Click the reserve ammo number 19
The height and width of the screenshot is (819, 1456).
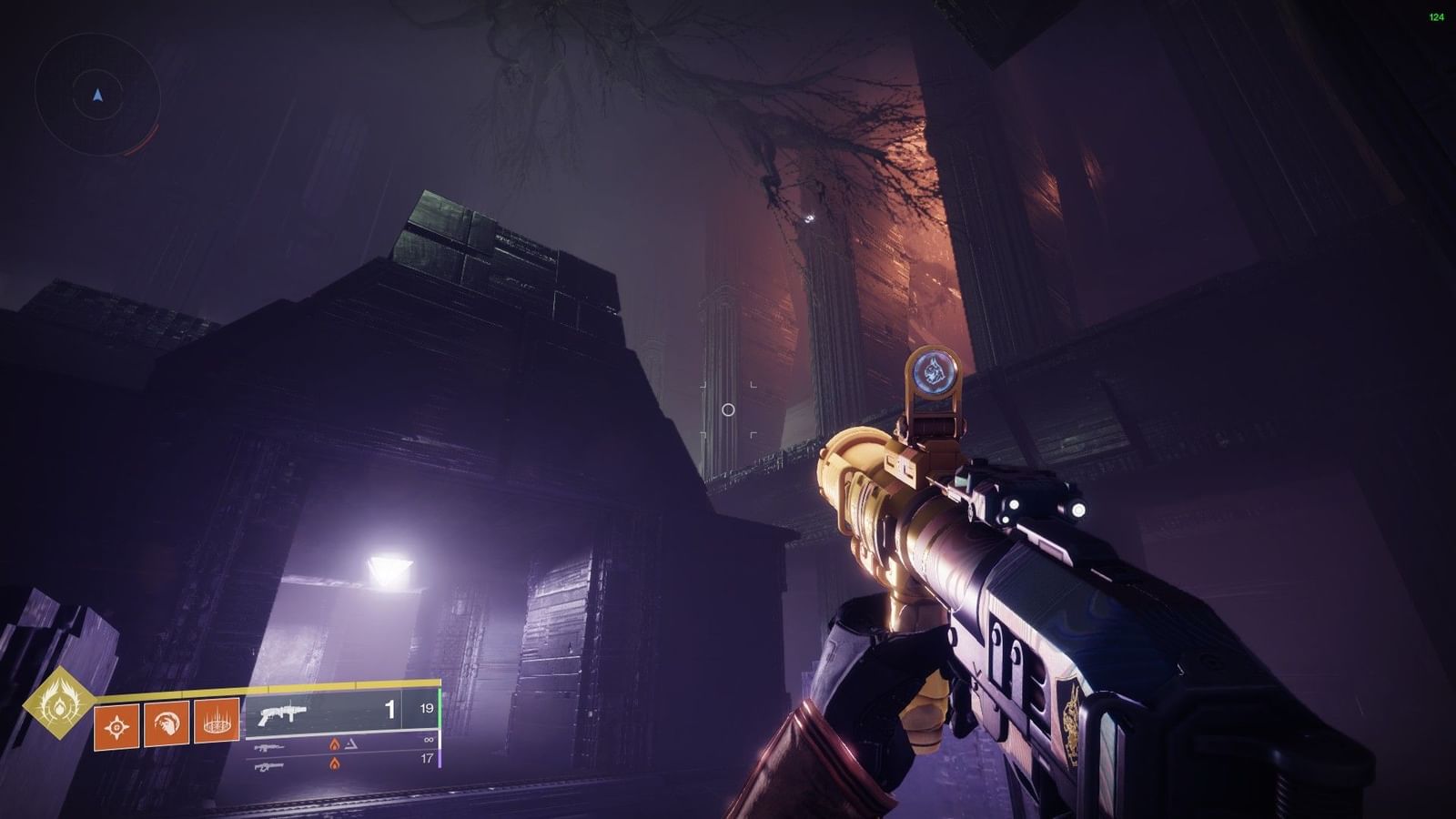[427, 709]
